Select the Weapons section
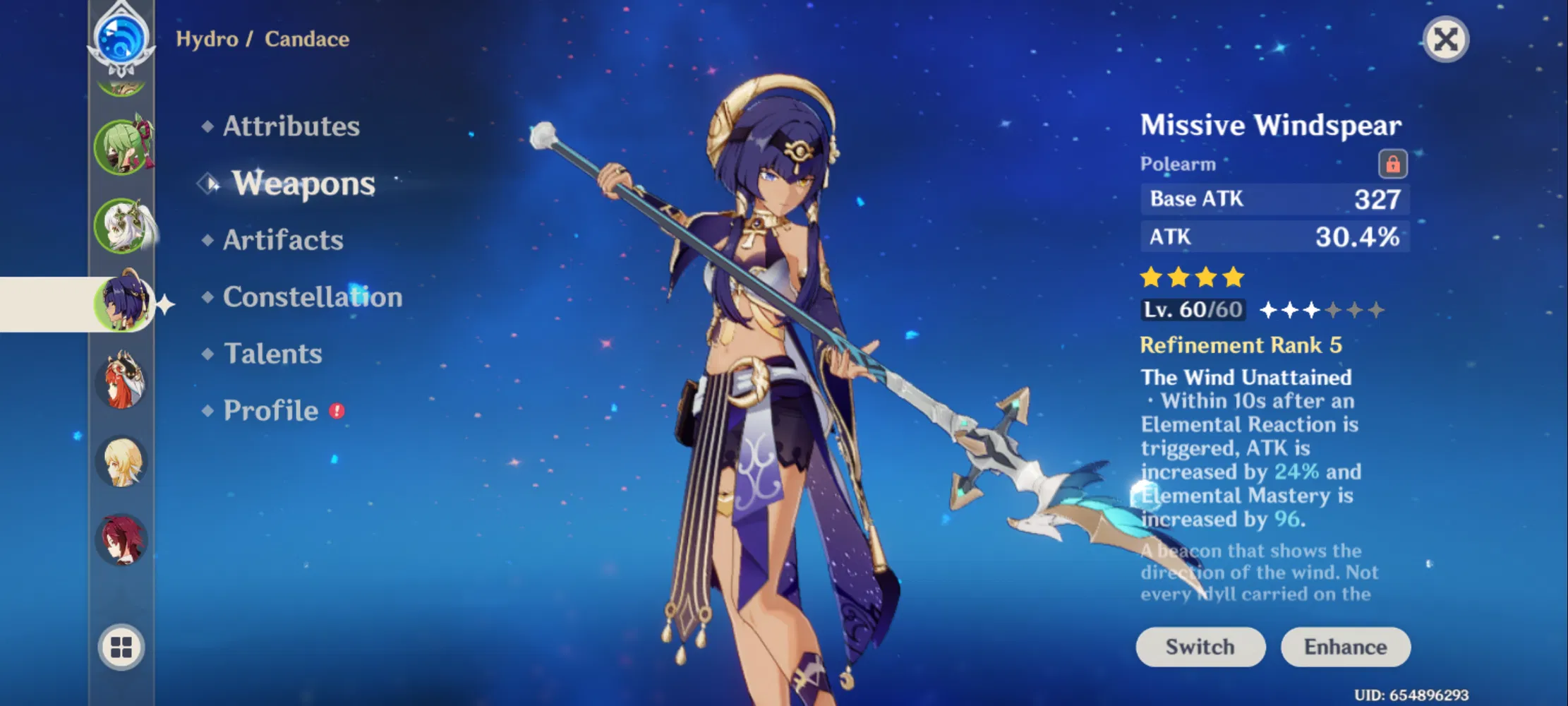Screen dimensions: 1568x706 coord(303,184)
